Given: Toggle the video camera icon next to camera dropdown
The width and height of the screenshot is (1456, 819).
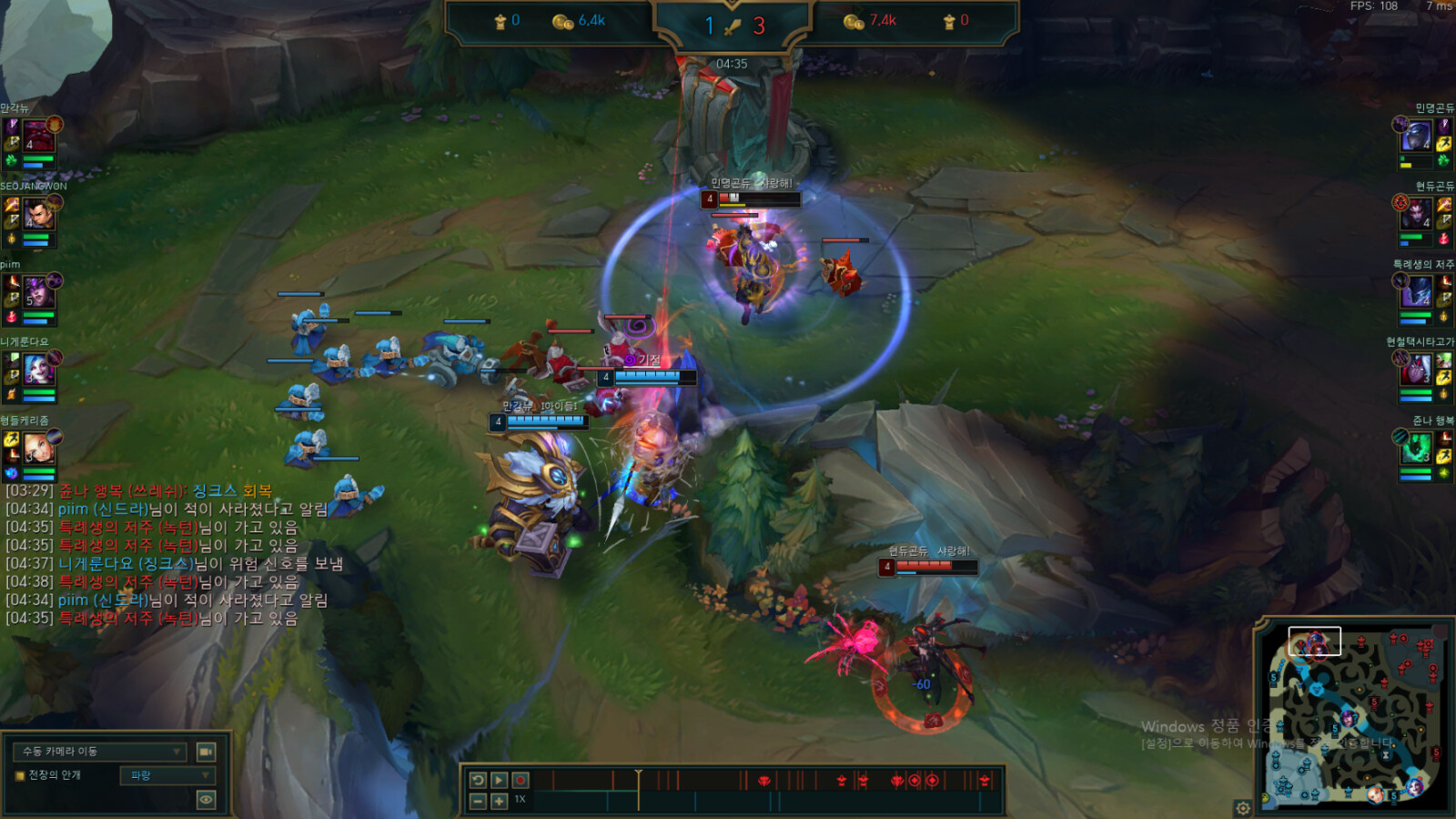Looking at the screenshot, I should 206,751.
